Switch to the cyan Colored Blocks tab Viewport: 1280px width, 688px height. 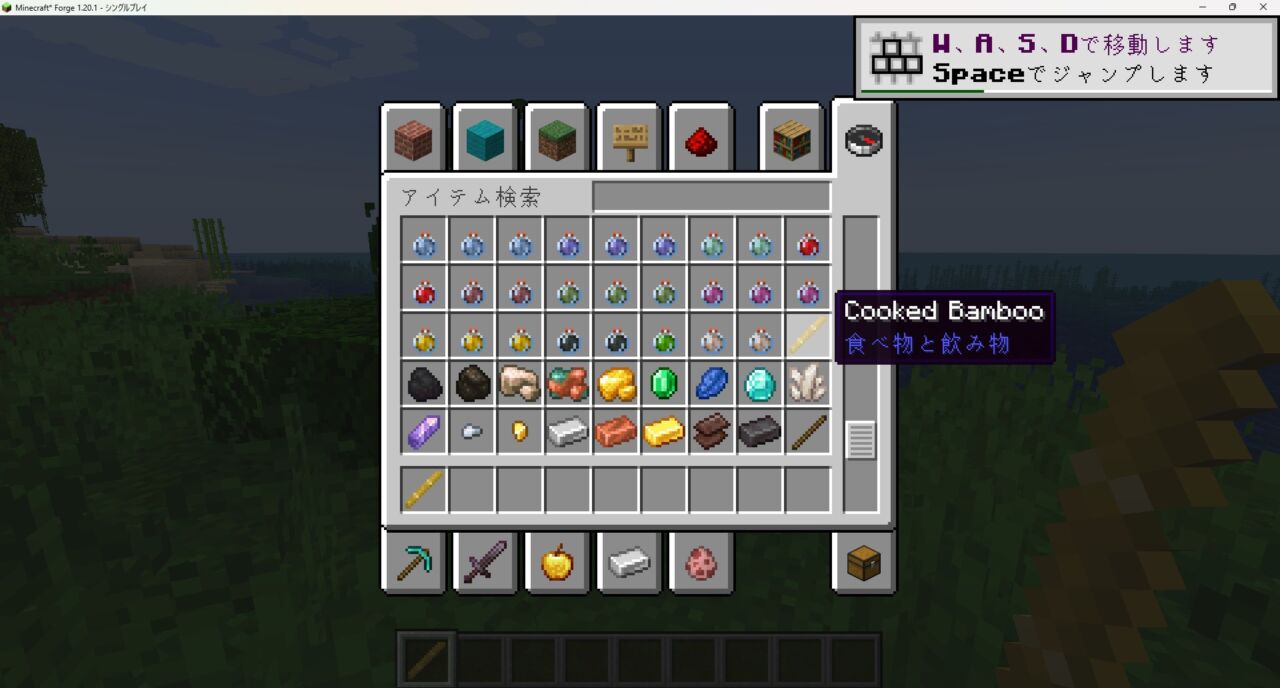[485, 141]
